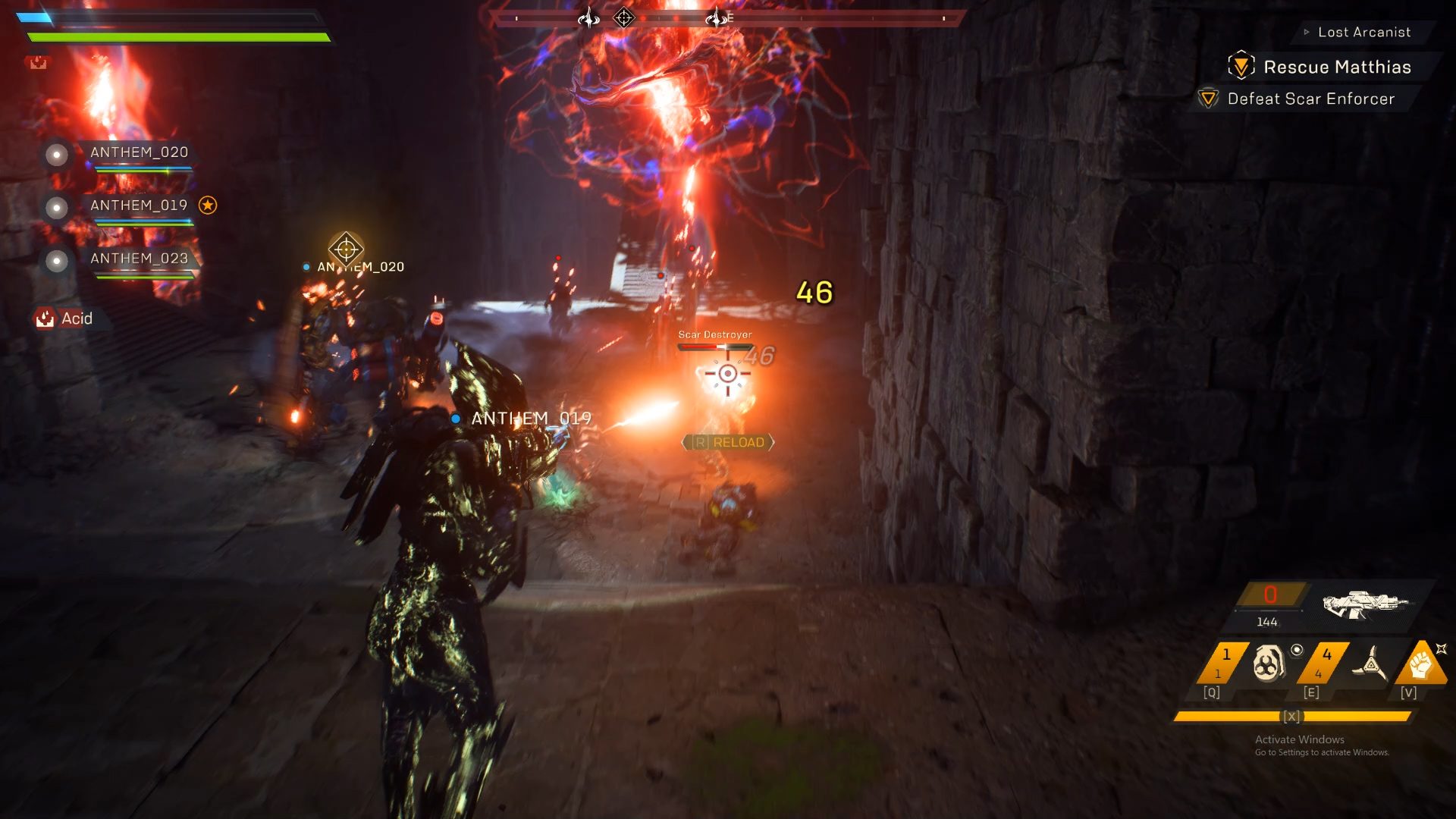
Task: Select ANTHEM_023 in the squad list
Action: [139, 259]
